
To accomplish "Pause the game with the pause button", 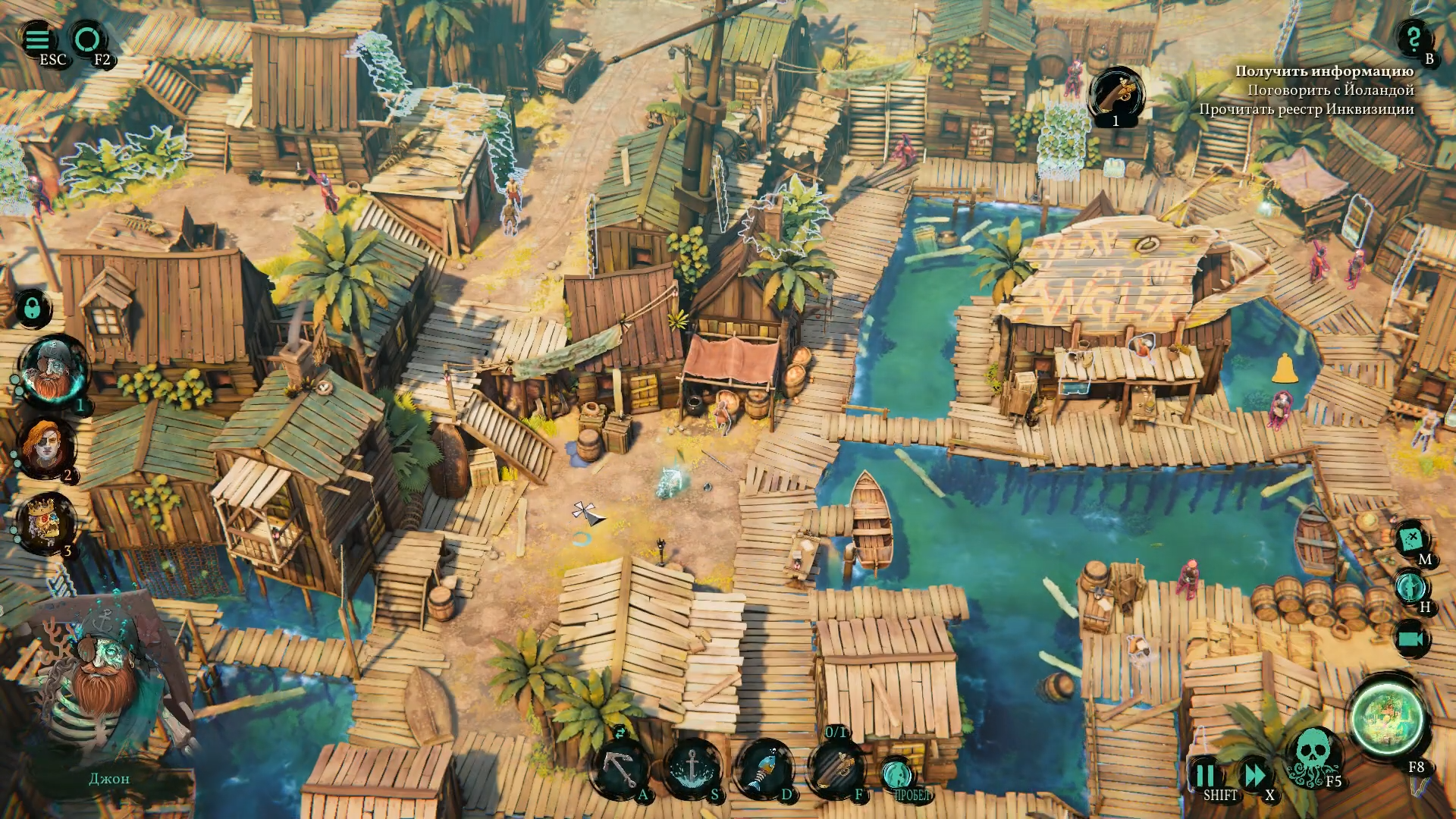I will (x=1204, y=776).
